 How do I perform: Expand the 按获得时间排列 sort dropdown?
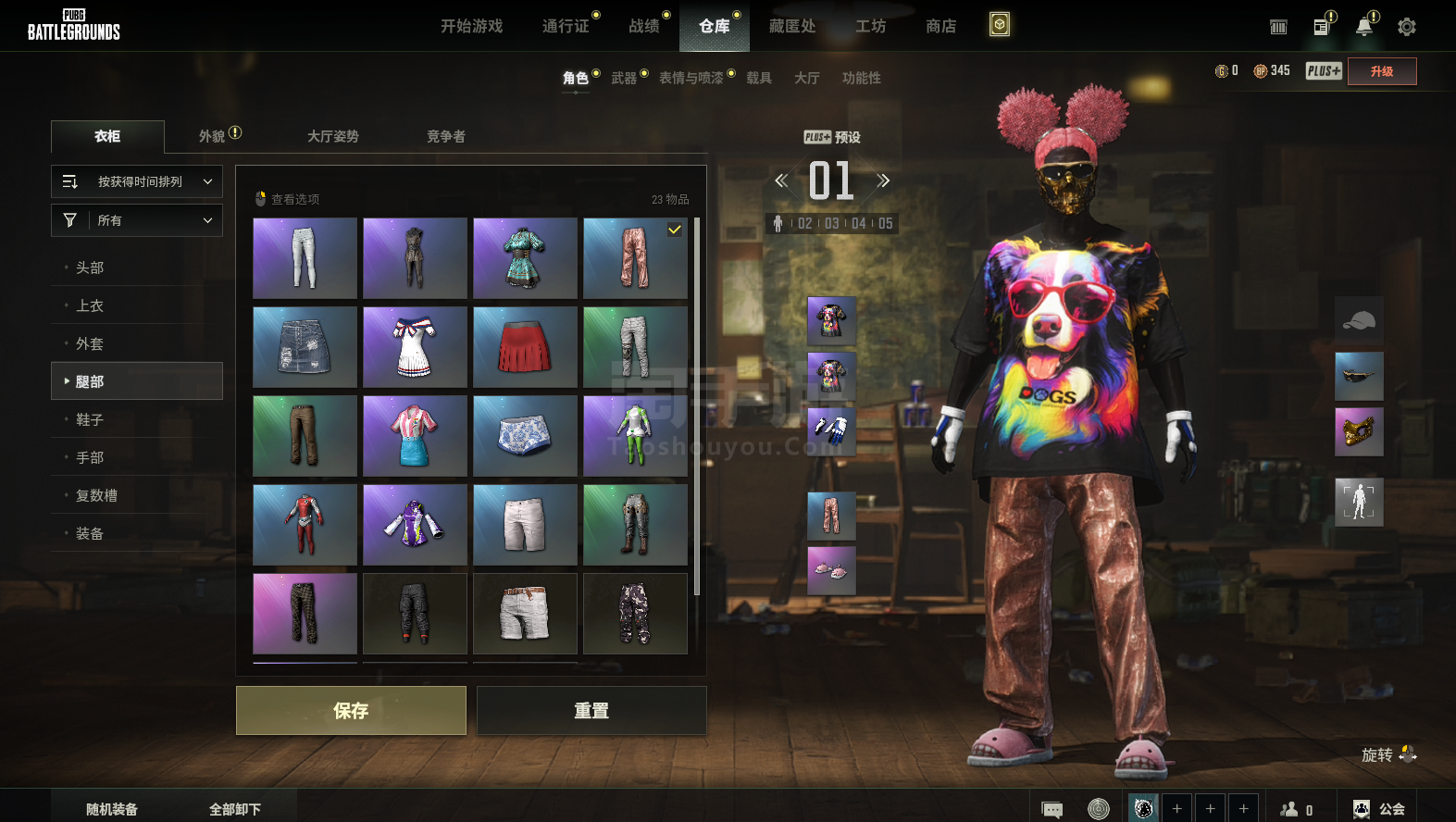pos(137,181)
